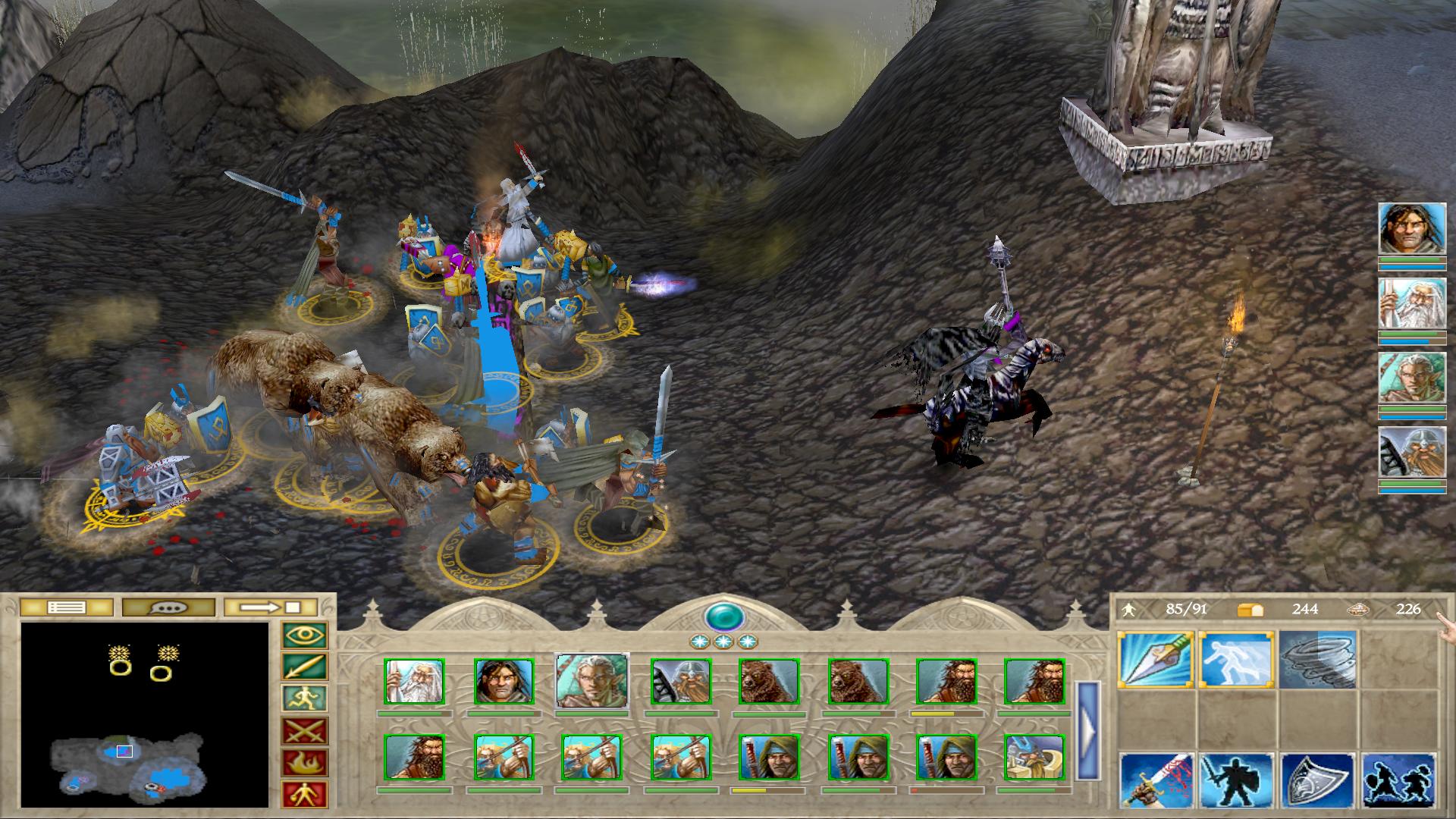Select the helmeted dwarf hero portrait at screen edge
Screen dimensions: 1456x819
point(1411,453)
